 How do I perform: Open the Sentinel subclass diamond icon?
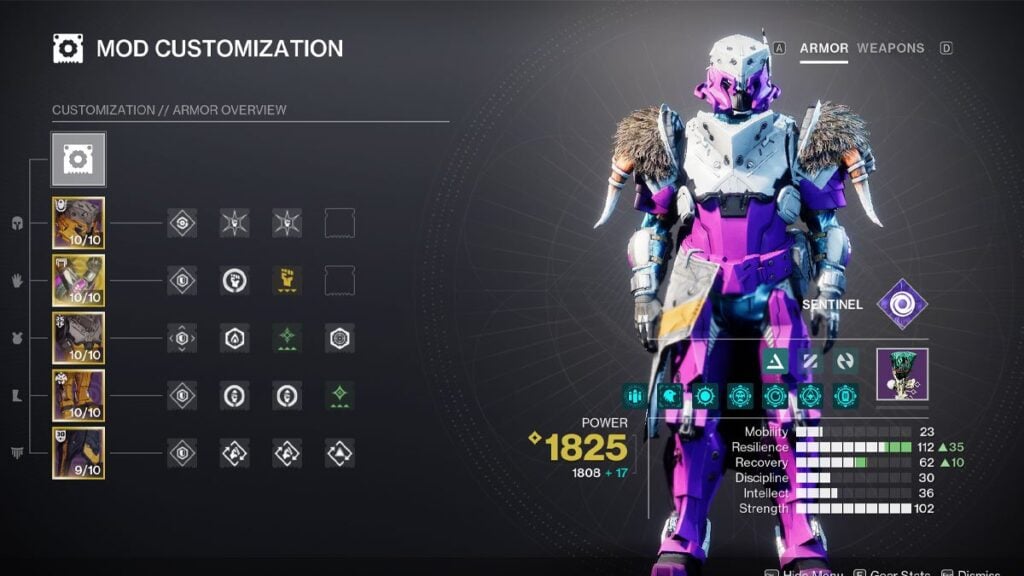click(902, 304)
